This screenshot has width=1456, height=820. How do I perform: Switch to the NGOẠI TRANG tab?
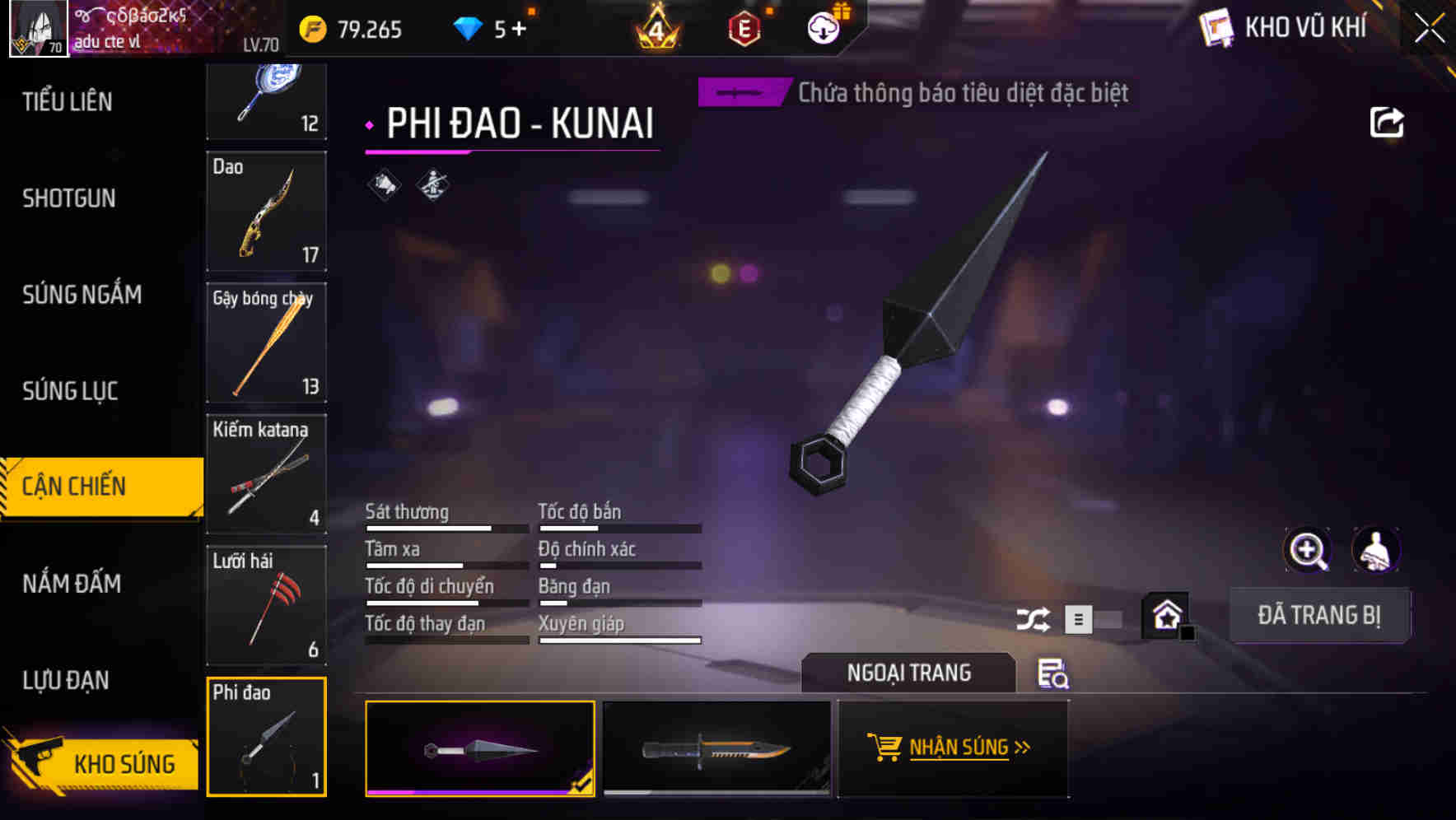coord(909,672)
